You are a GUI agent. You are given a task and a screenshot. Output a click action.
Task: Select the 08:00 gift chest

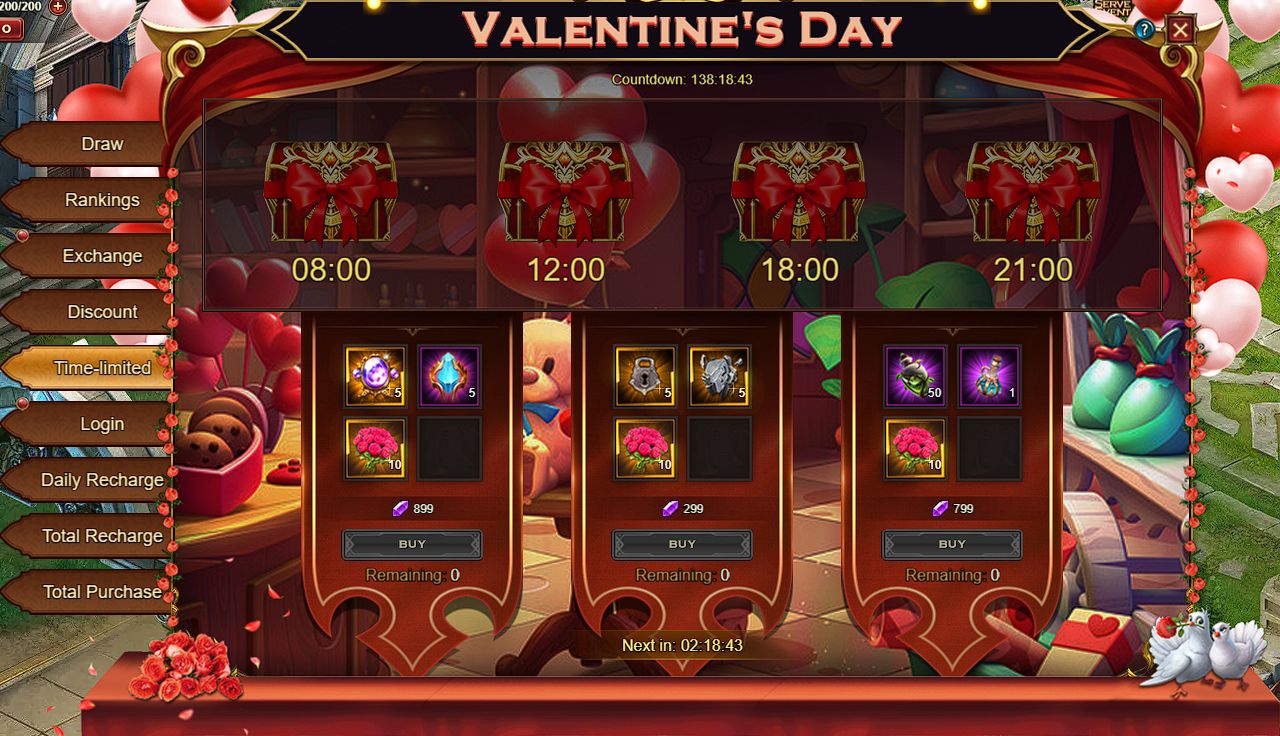[331, 192]
